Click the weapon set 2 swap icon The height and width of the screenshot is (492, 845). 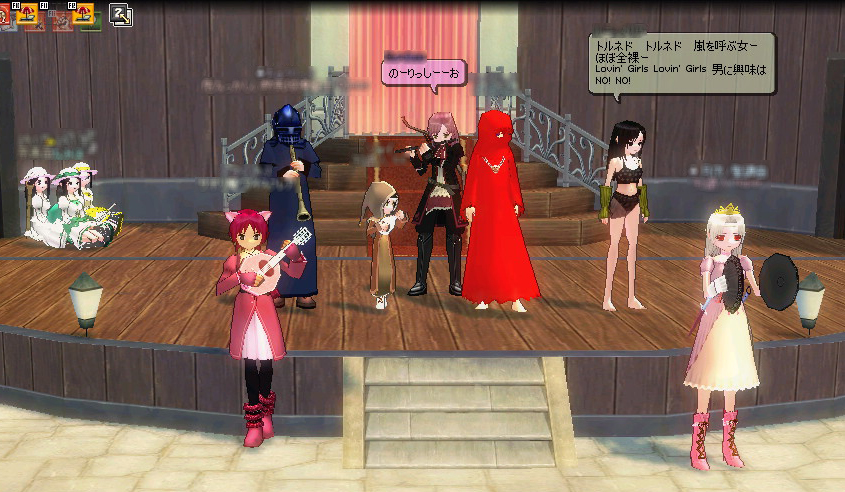tap(120, 14)
